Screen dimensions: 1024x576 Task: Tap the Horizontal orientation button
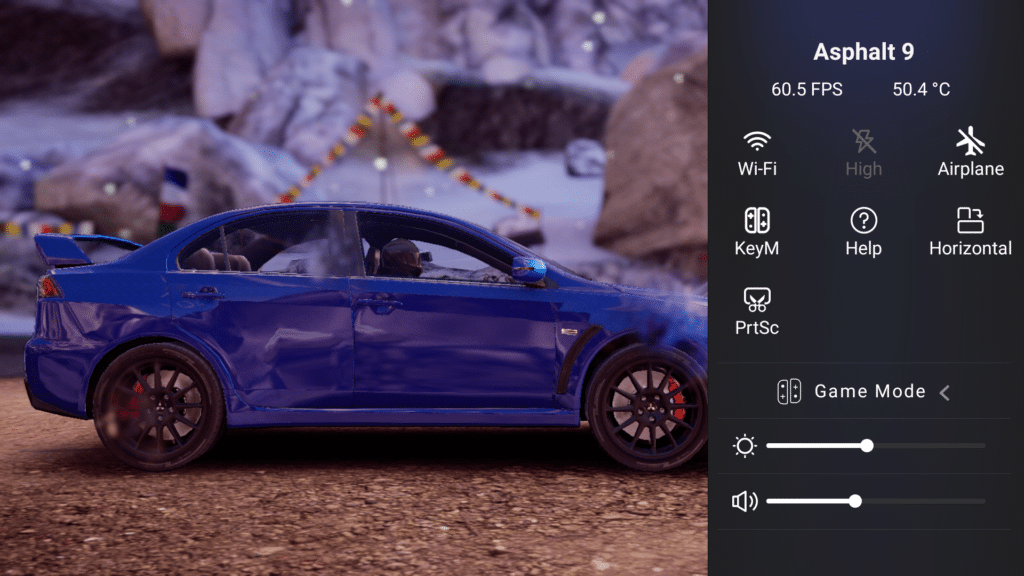pyautogui.click(x=970, y=231)
